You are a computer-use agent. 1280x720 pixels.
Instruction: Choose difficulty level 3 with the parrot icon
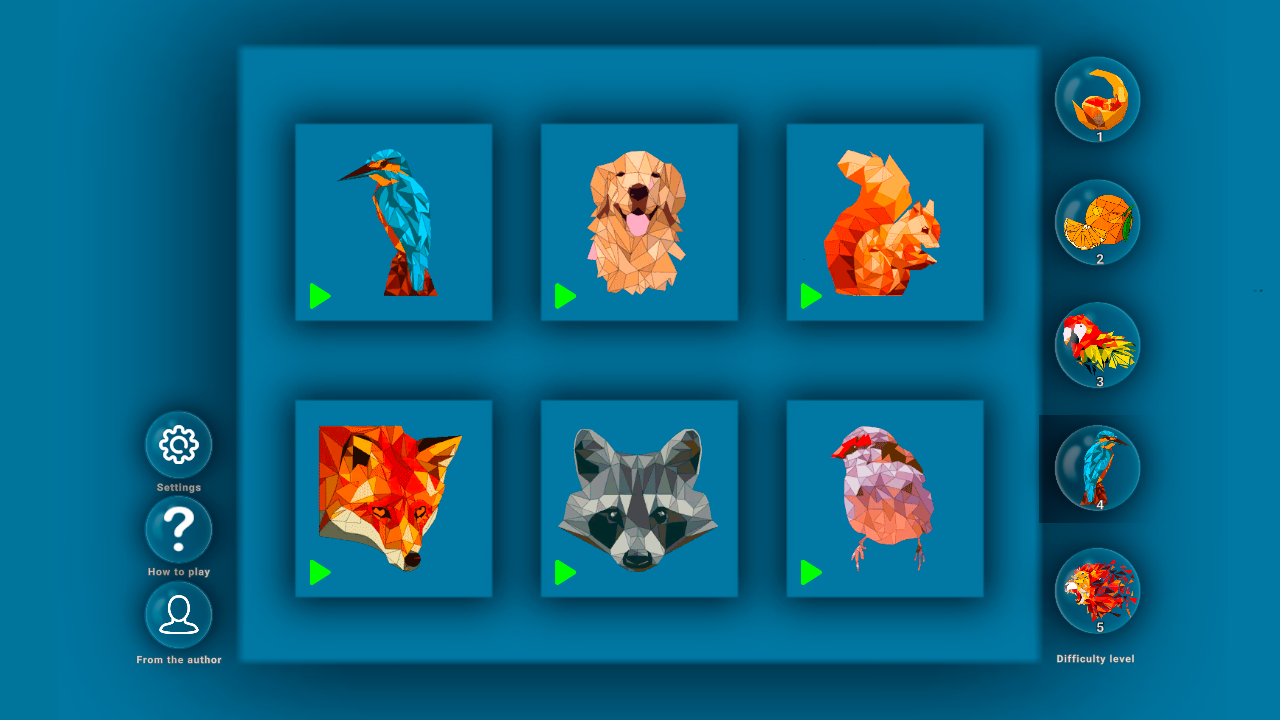[1097, 345]
